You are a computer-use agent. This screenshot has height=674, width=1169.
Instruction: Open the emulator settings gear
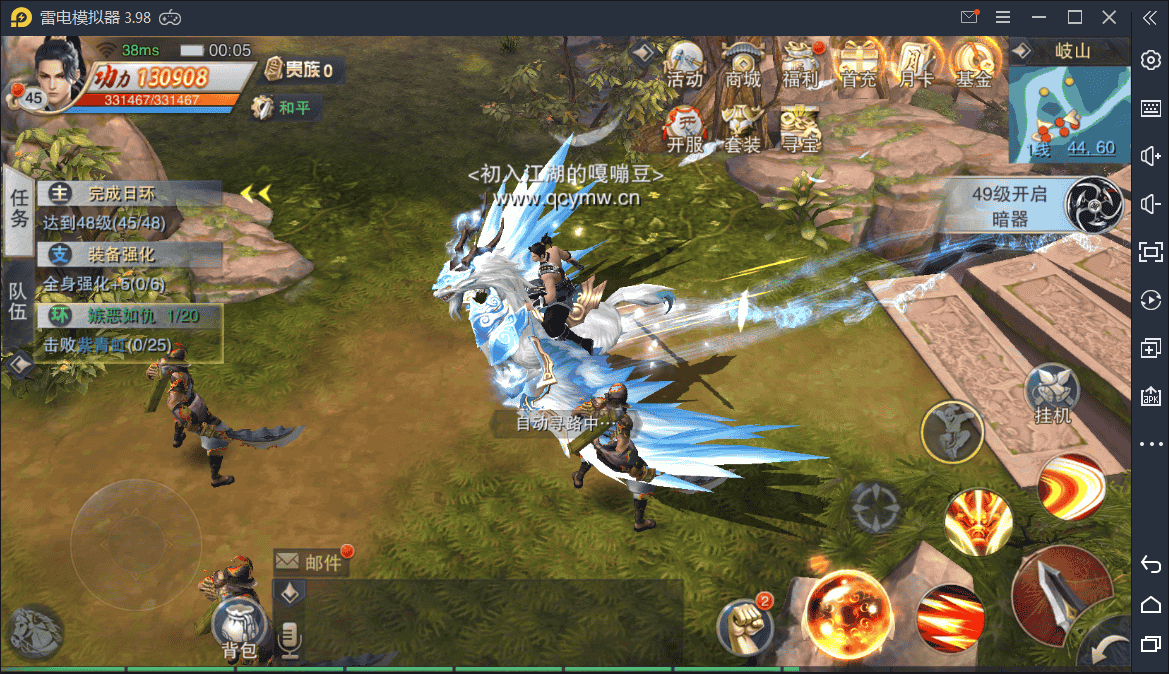point(1150,60)
